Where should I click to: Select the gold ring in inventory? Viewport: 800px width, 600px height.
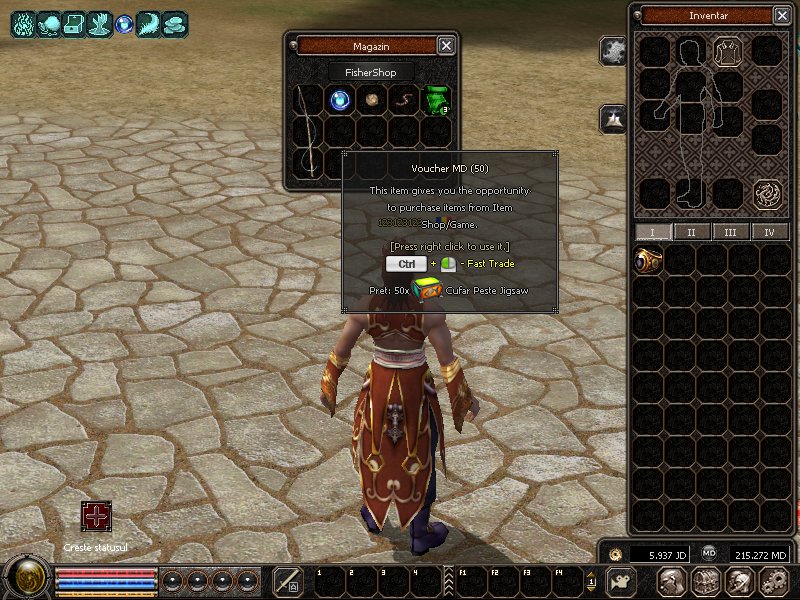[648, 261]
